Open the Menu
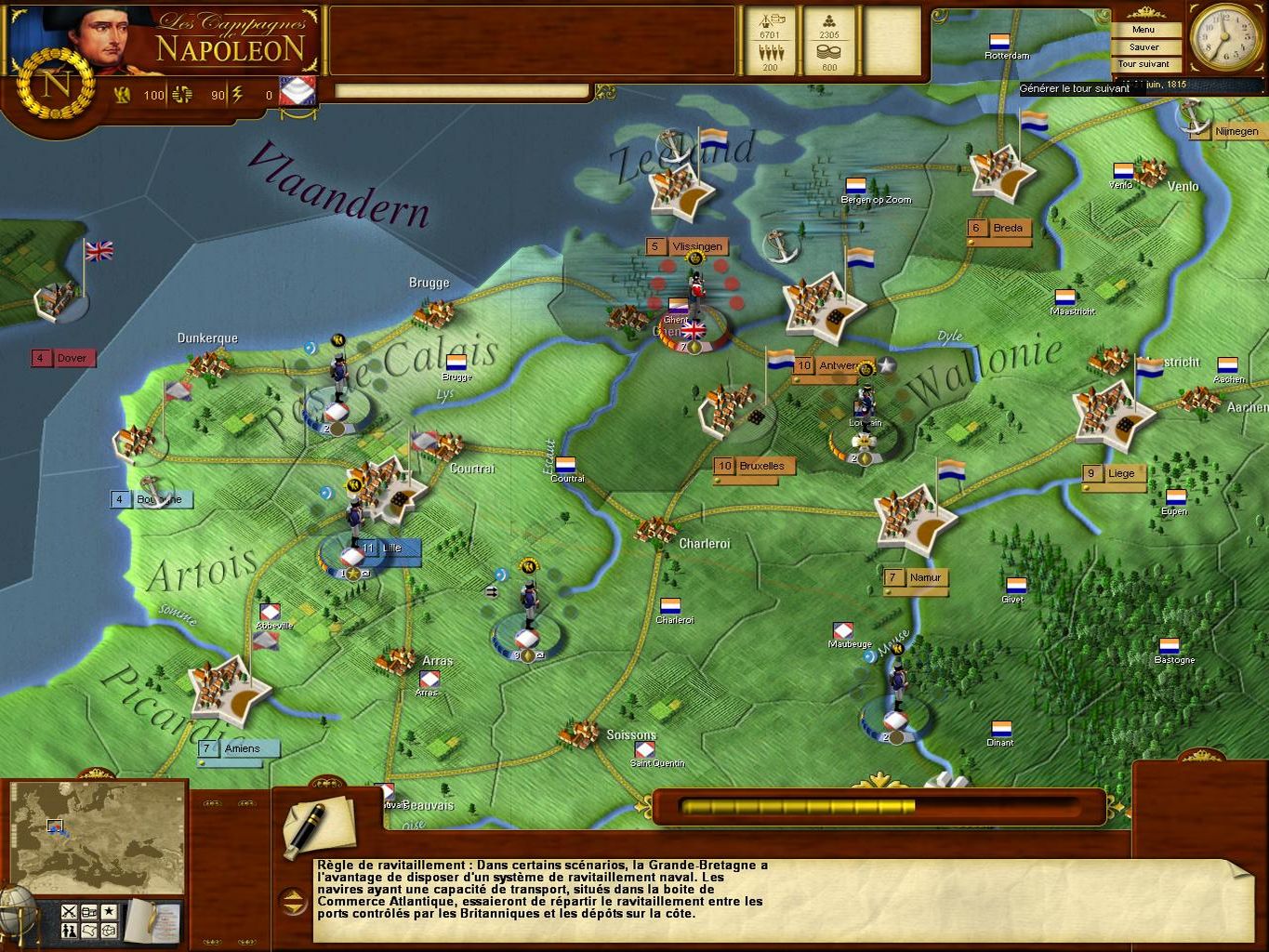1269x952 pixels. point(1143,29)
